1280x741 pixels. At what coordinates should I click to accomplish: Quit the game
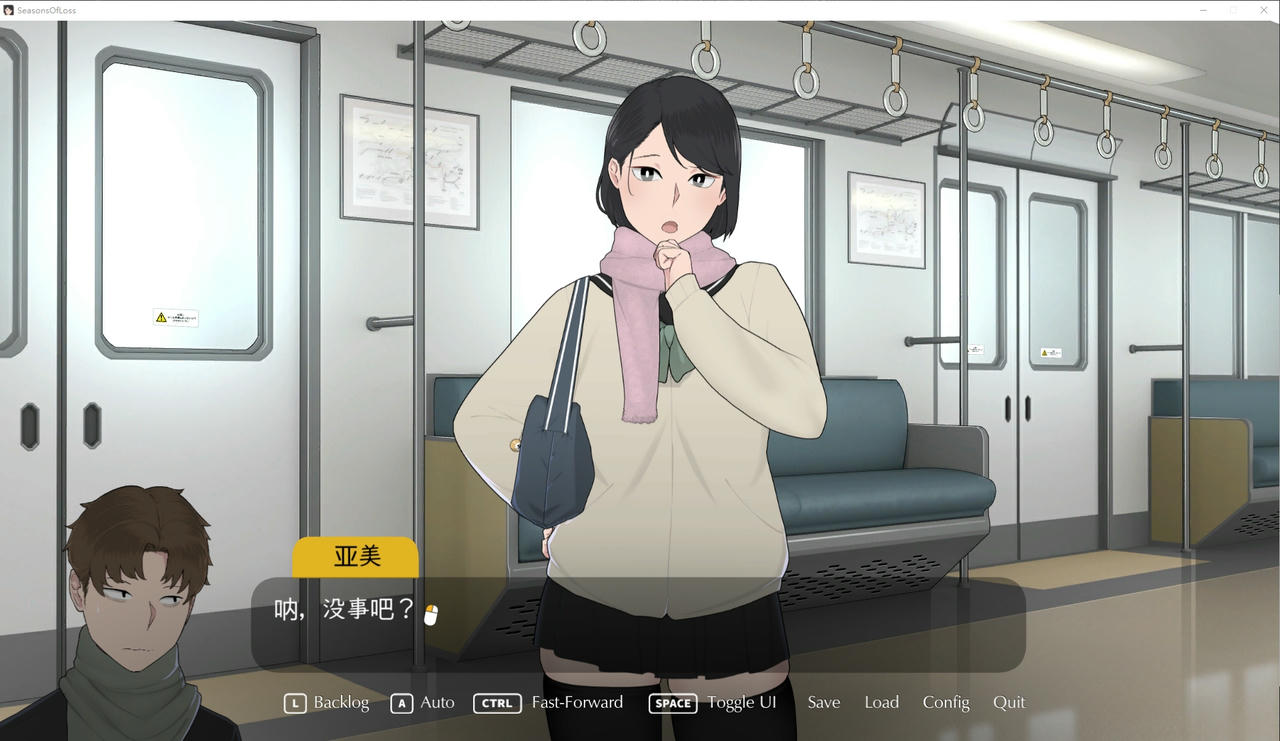pyautogui.click(x=1008, y=703)
